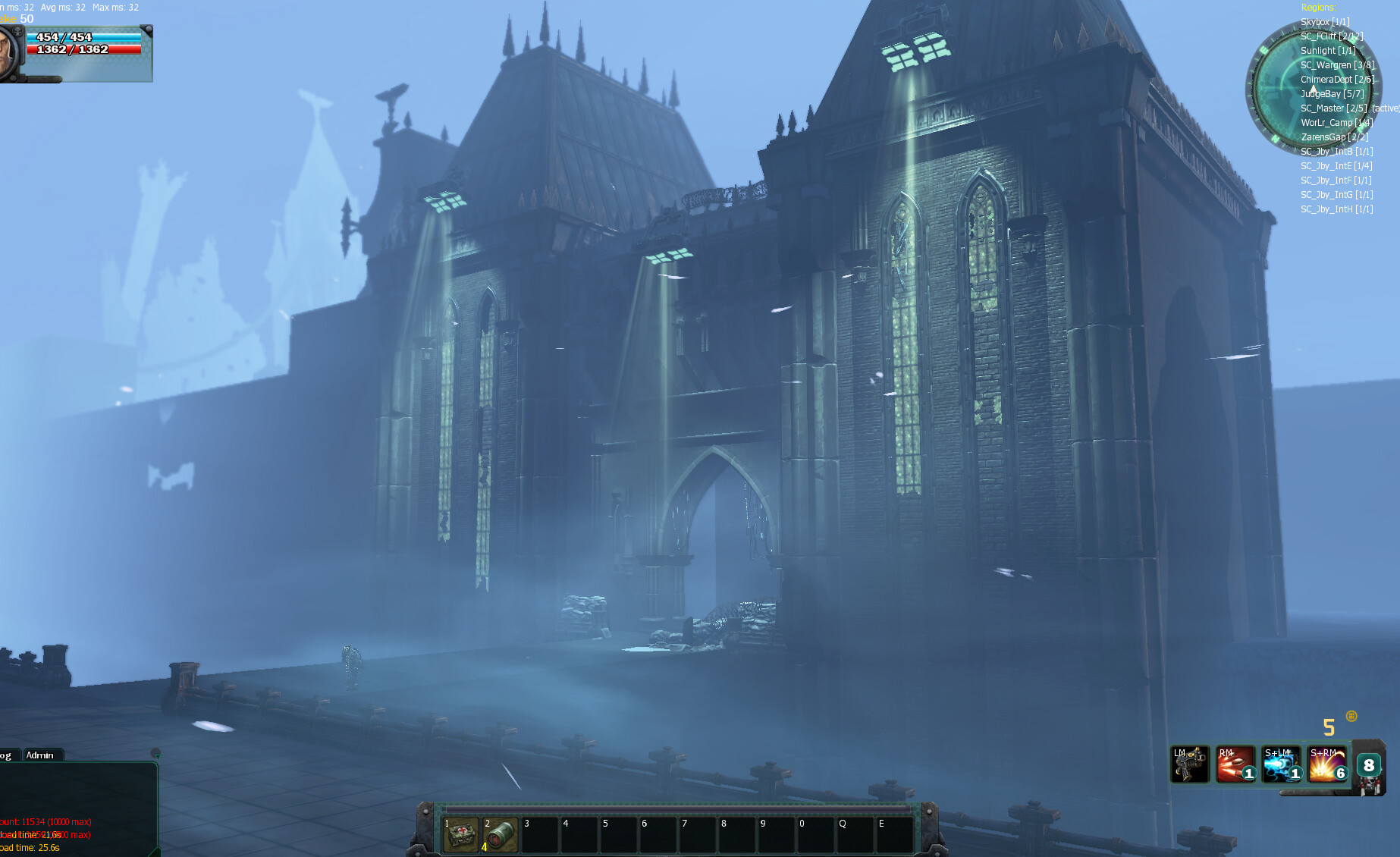This screenshot has width=1400, height=857.
Task: Trigger the blue plasma S+LM ability
Action: pos(1281,764)
